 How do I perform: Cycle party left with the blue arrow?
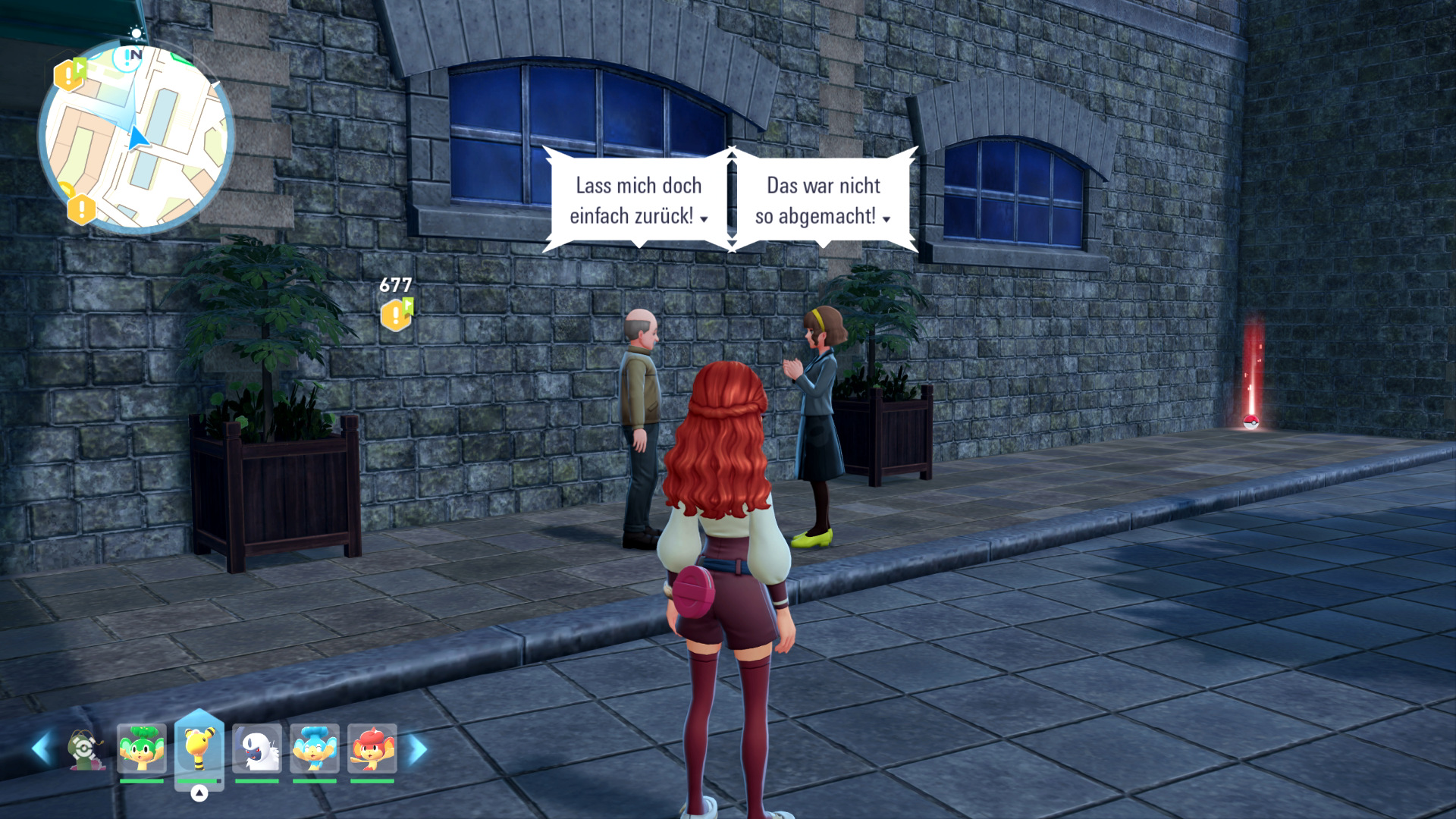(x=42, y=749)
